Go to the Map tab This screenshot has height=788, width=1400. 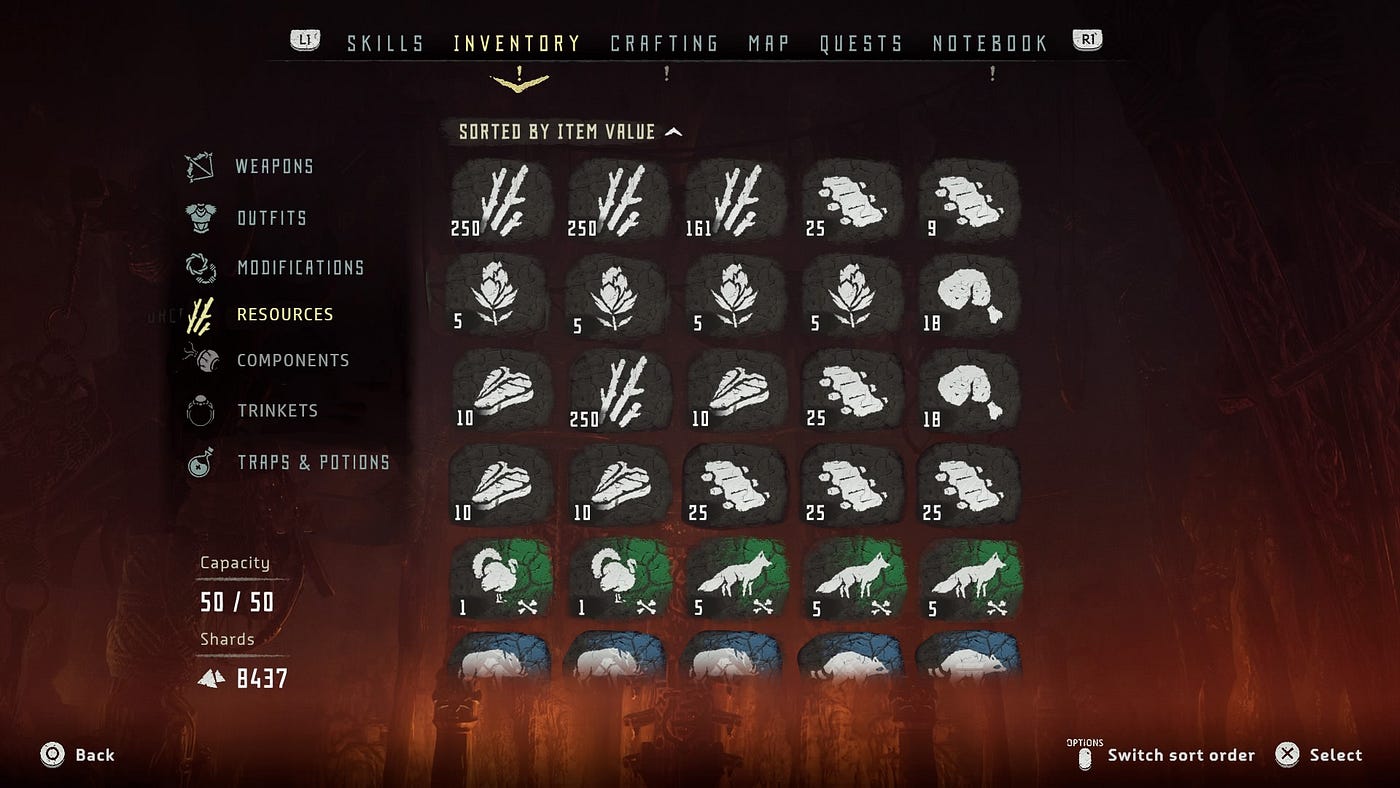pos(769,44)
